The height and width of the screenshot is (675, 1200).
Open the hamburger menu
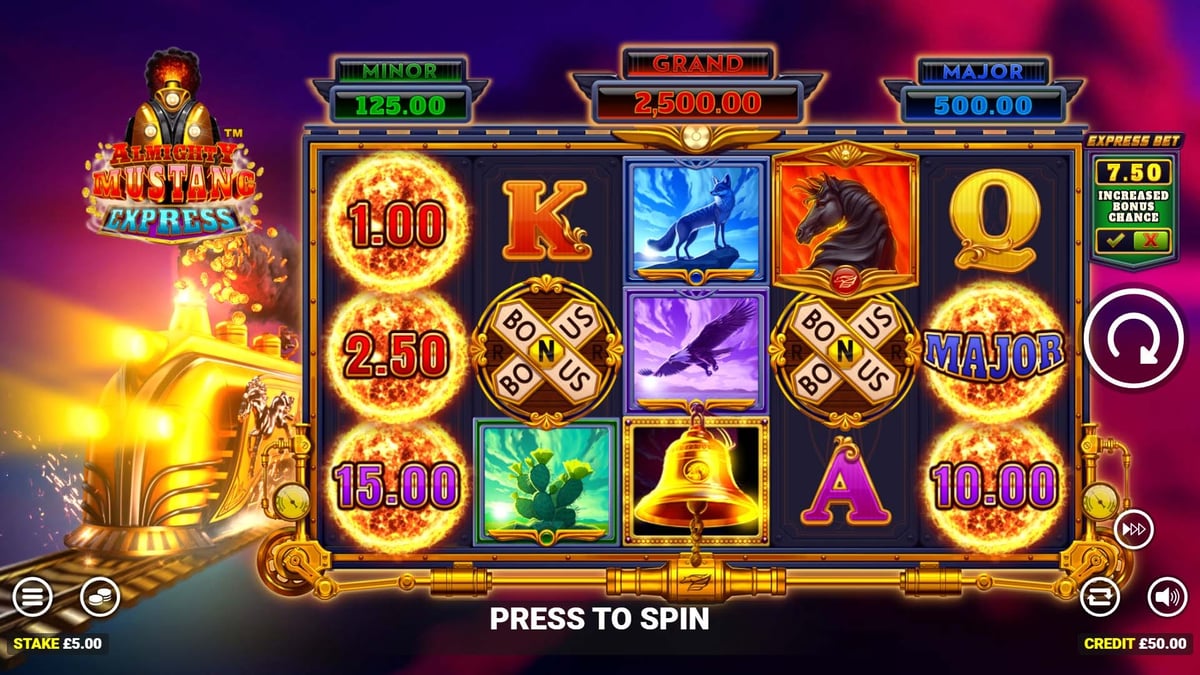pos(32,597)
